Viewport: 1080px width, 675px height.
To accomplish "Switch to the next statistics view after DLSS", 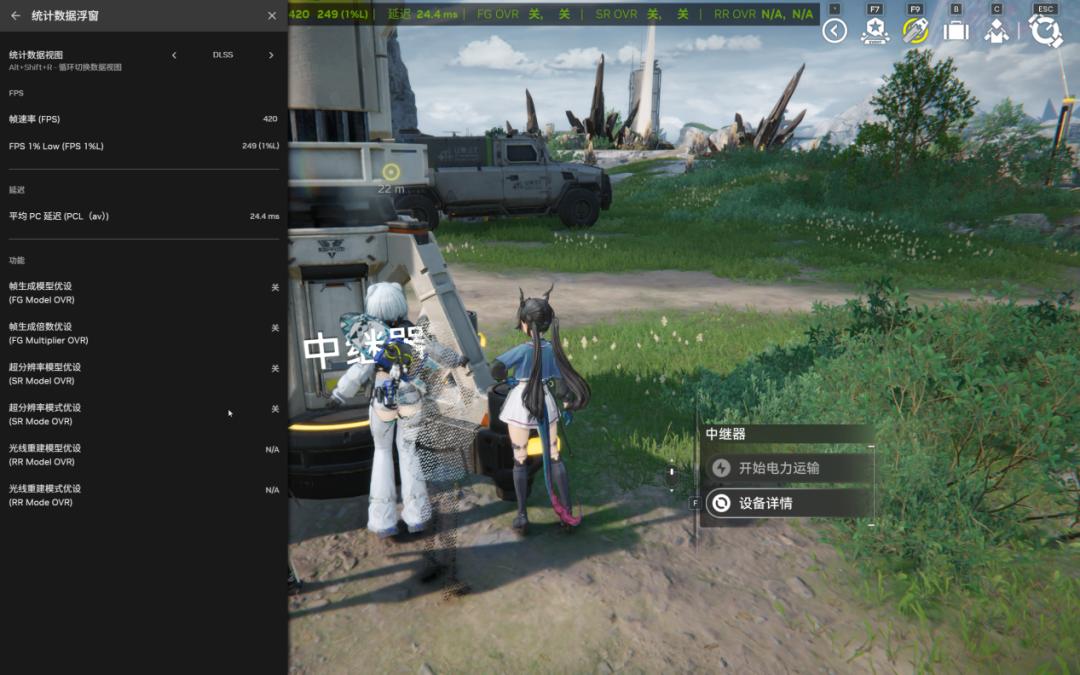I will click(x=271, y=55).
